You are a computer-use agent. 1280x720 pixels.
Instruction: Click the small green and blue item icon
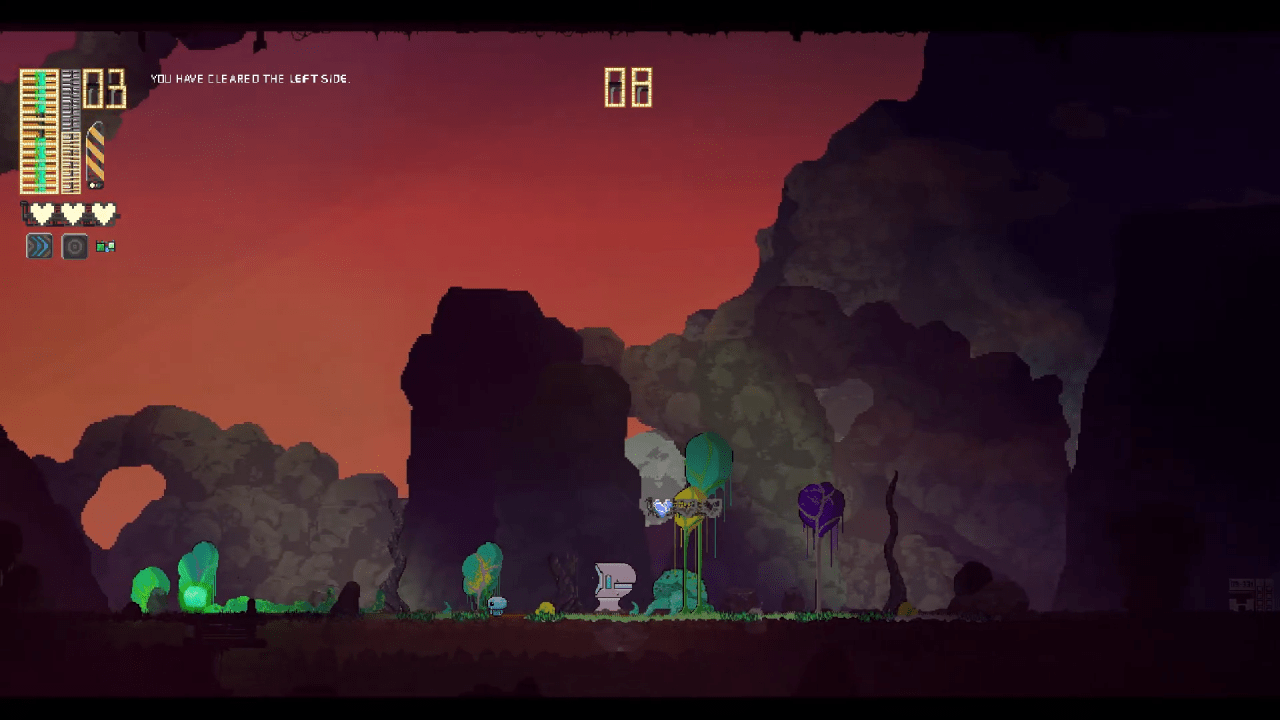[105, 246]
